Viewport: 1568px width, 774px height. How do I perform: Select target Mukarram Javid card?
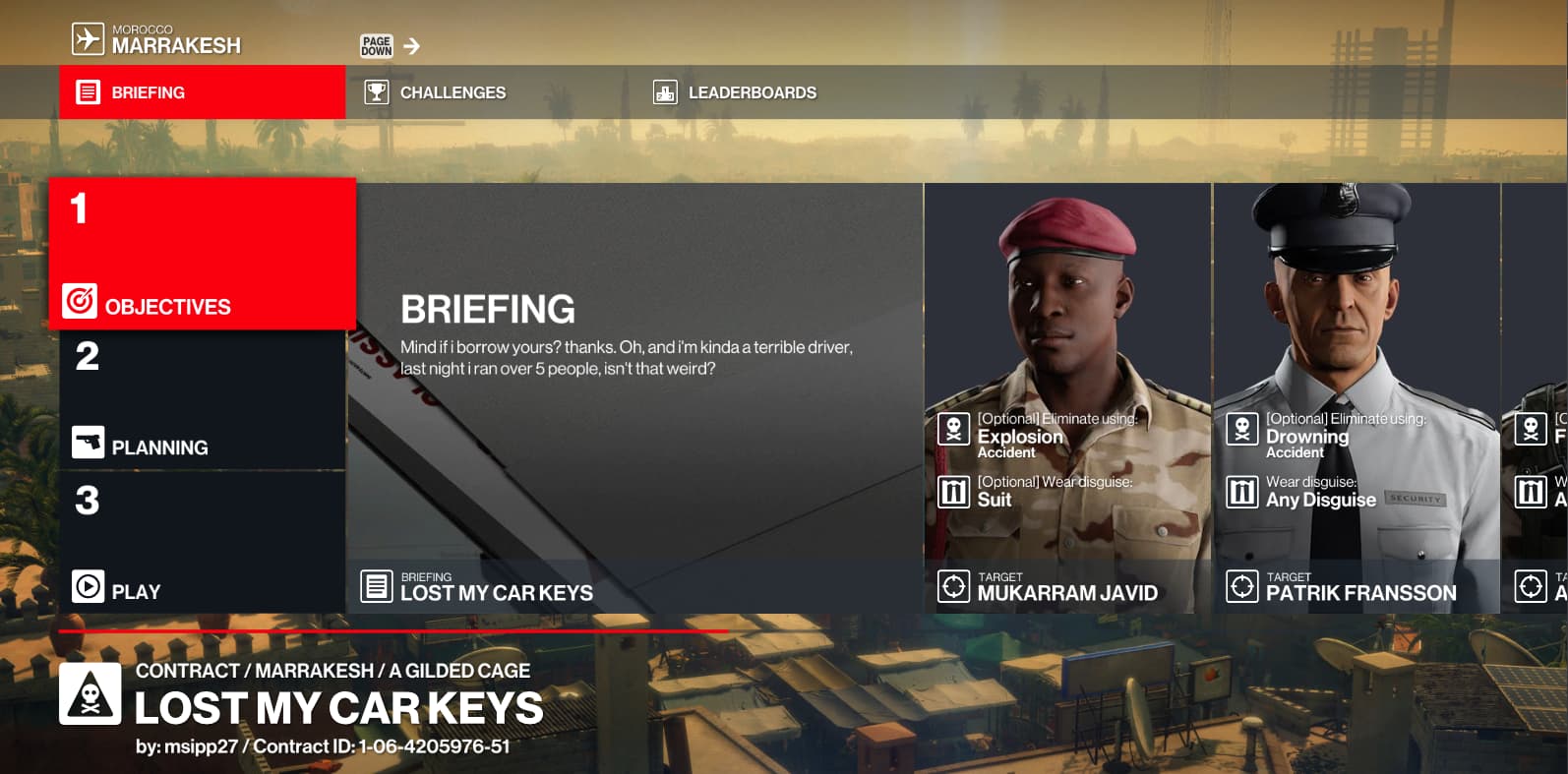(1067, 398)
